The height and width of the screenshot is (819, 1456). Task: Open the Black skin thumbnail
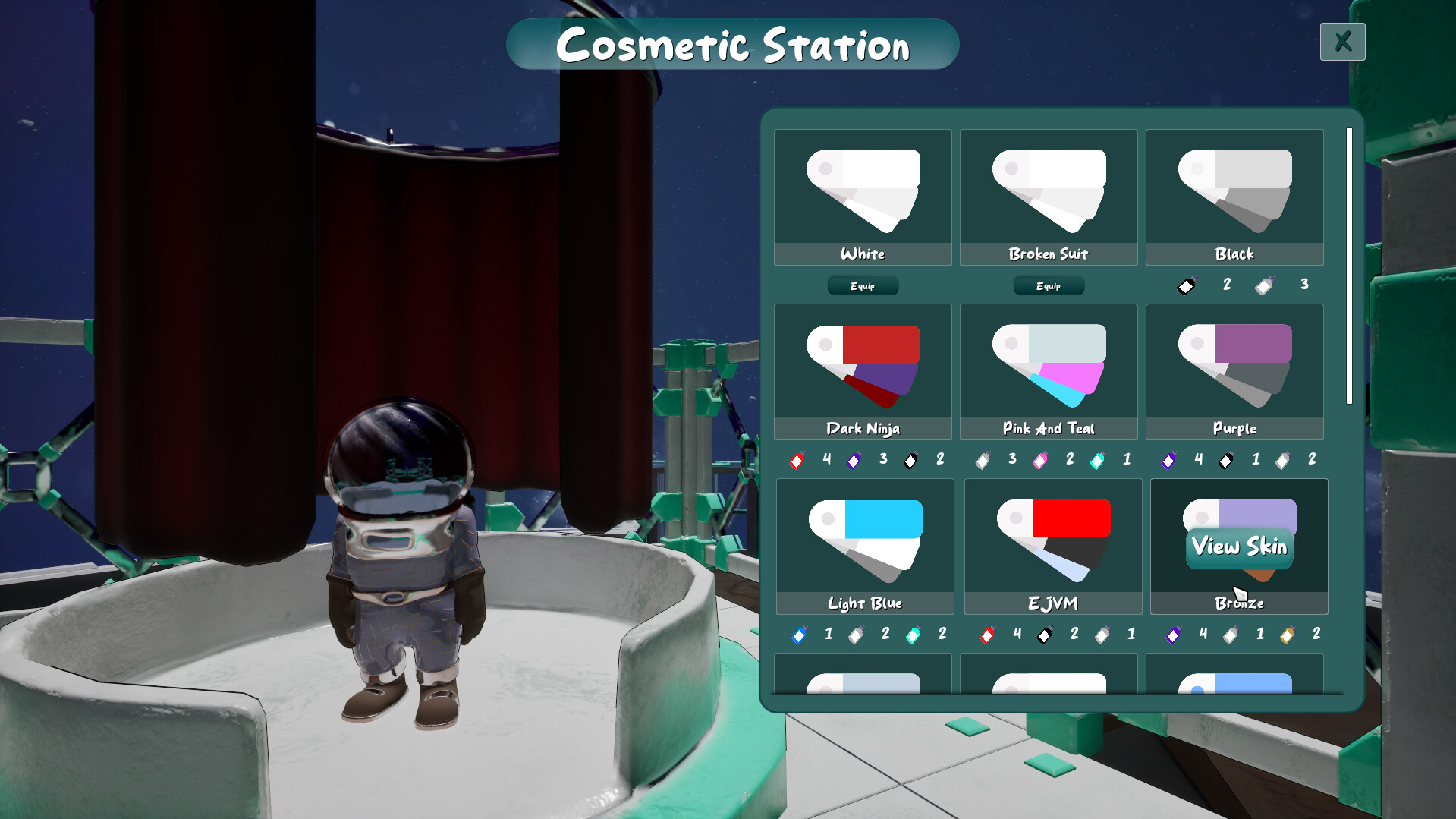[1234, 190]
